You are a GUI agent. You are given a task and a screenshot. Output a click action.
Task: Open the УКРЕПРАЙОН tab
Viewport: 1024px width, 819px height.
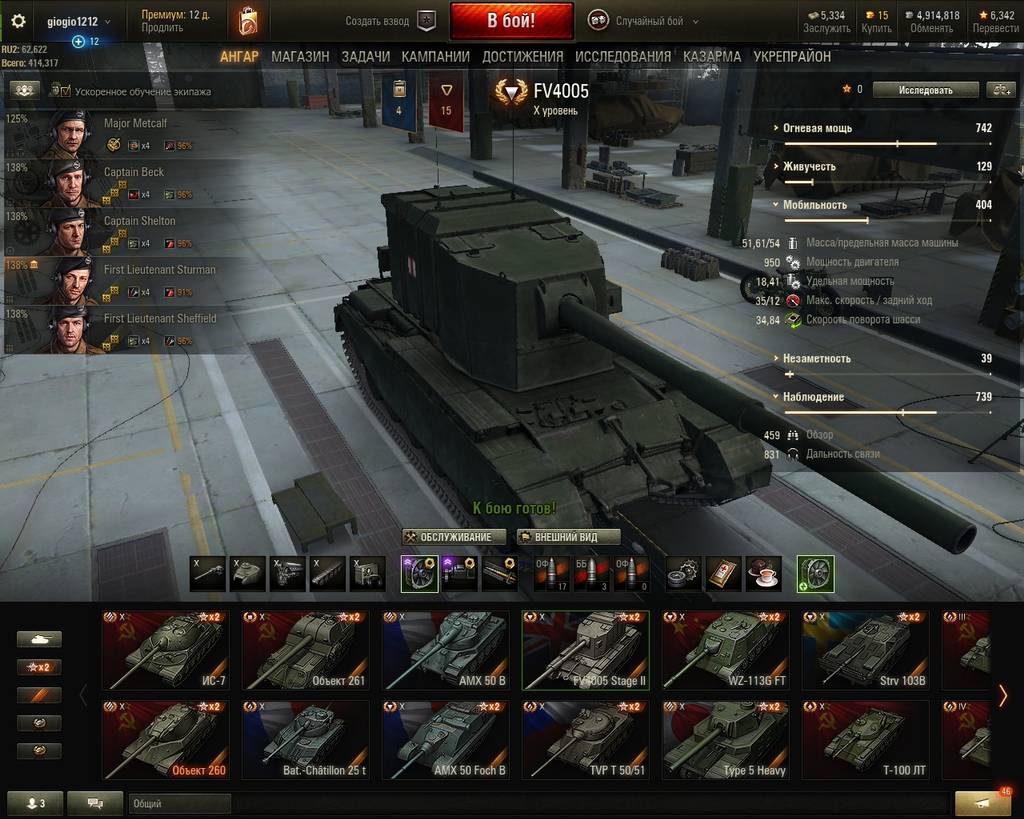[792, 57]
